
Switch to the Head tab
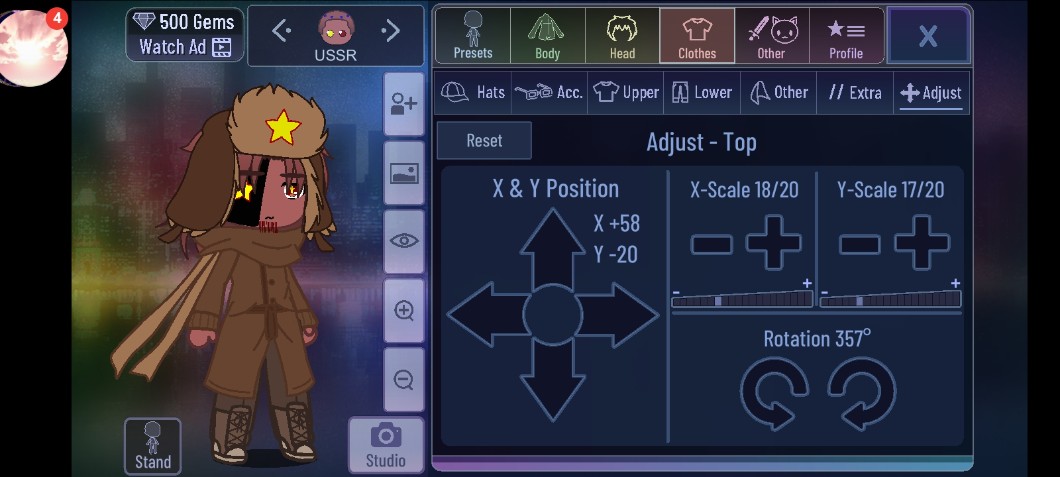click(622, 36)
